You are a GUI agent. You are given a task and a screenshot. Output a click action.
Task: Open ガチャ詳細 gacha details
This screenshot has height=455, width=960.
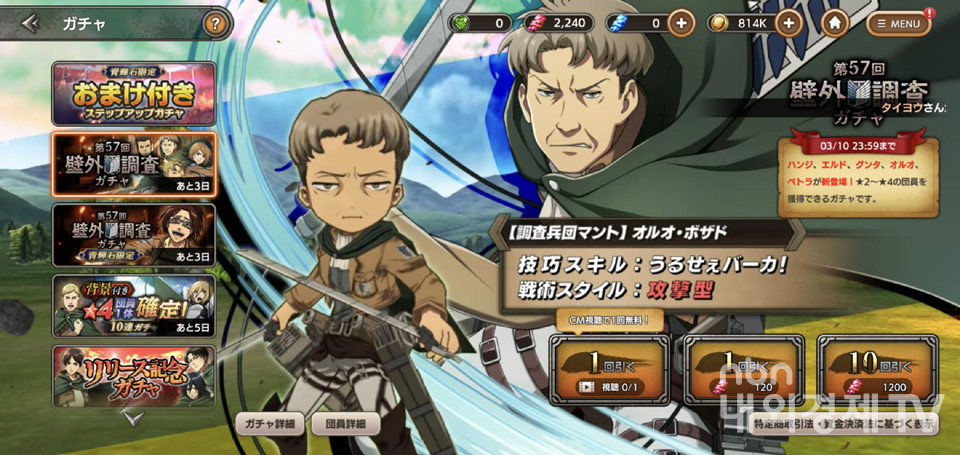270,424
